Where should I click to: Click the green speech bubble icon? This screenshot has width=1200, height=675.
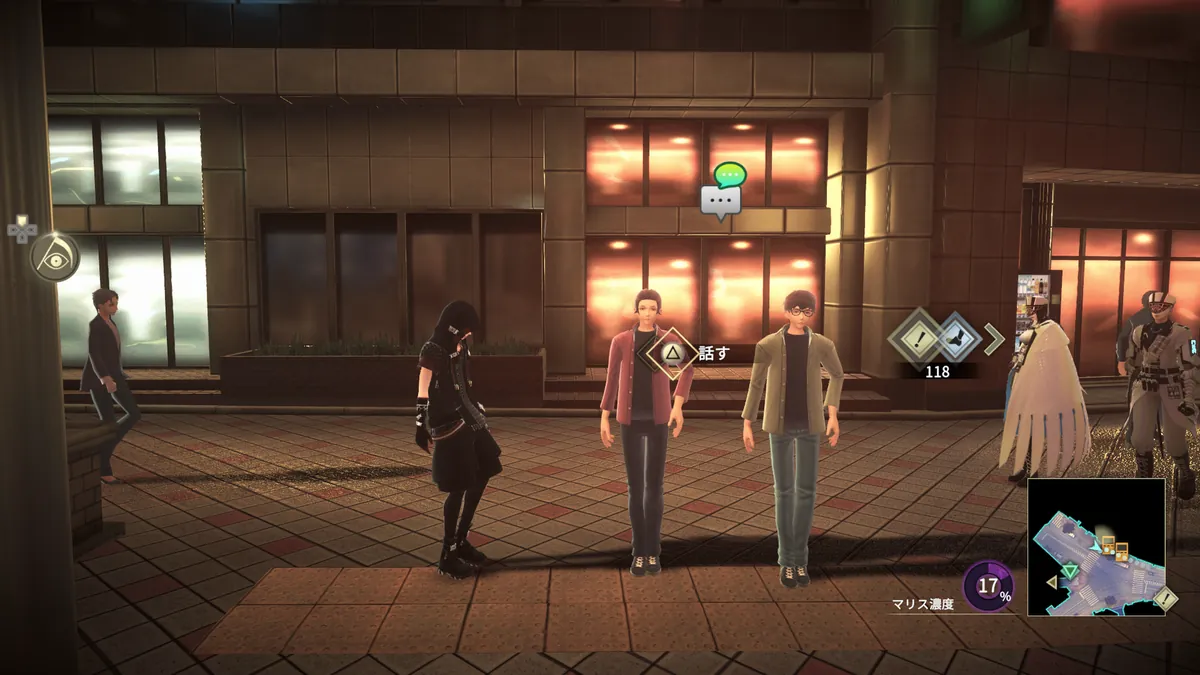pyautogui.click(x=732, y=175)
